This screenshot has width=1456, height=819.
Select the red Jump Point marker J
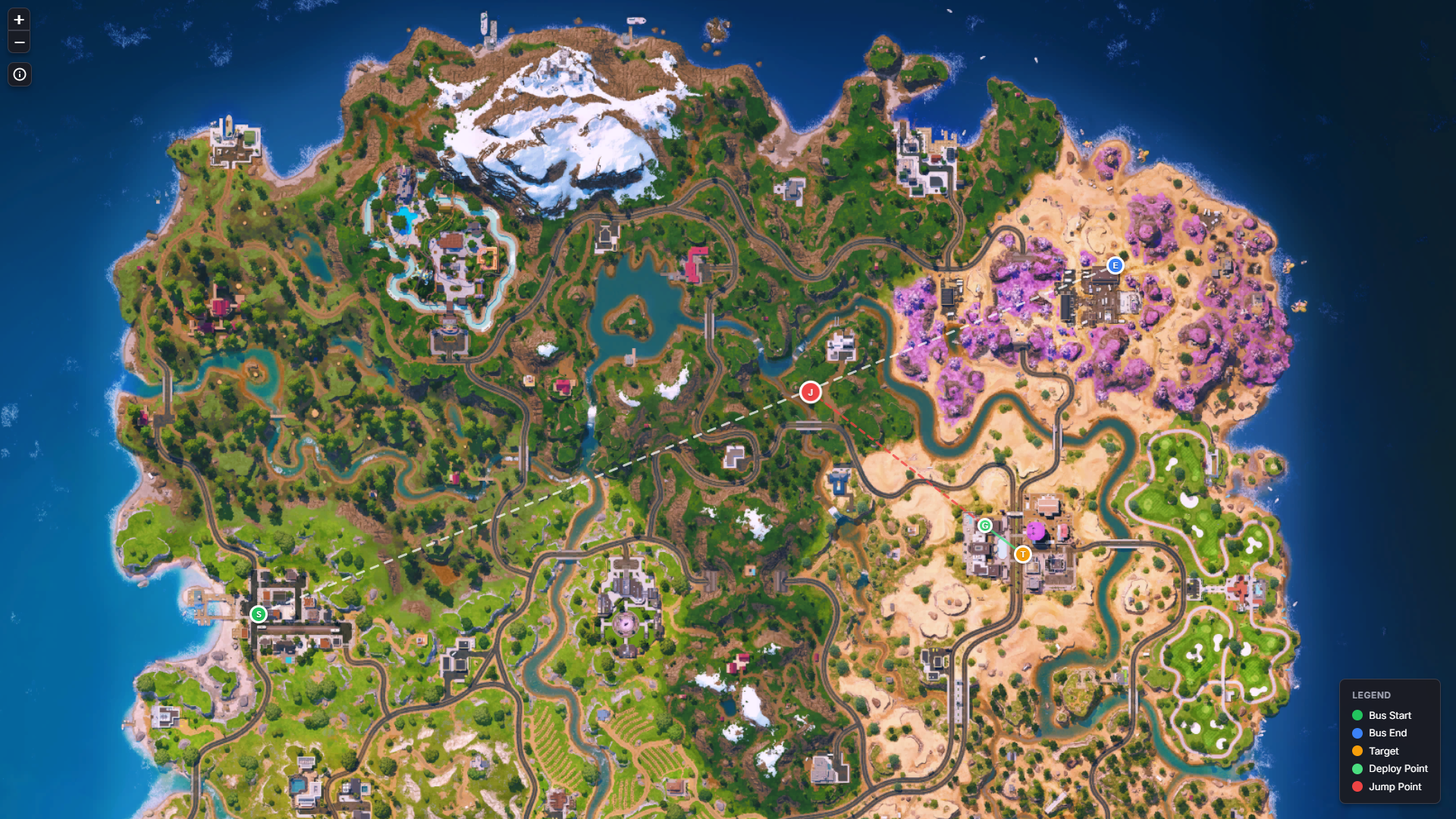(811, 392)
